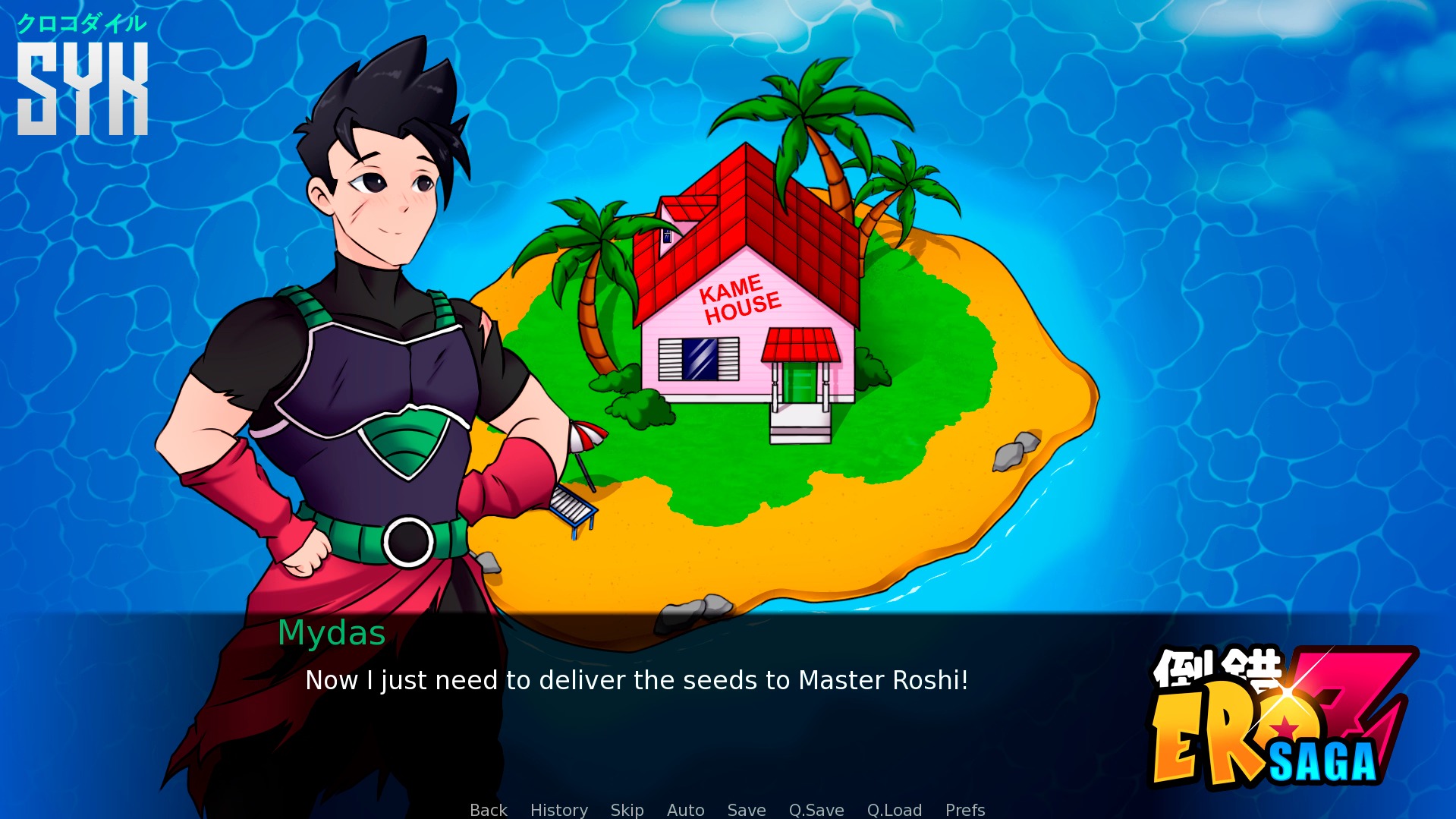Image resolution: width=1456 pixels, height=819 pixels.
Task: Advance Mydas's dialogue about Master Roshi
Action: coord(636,680)
